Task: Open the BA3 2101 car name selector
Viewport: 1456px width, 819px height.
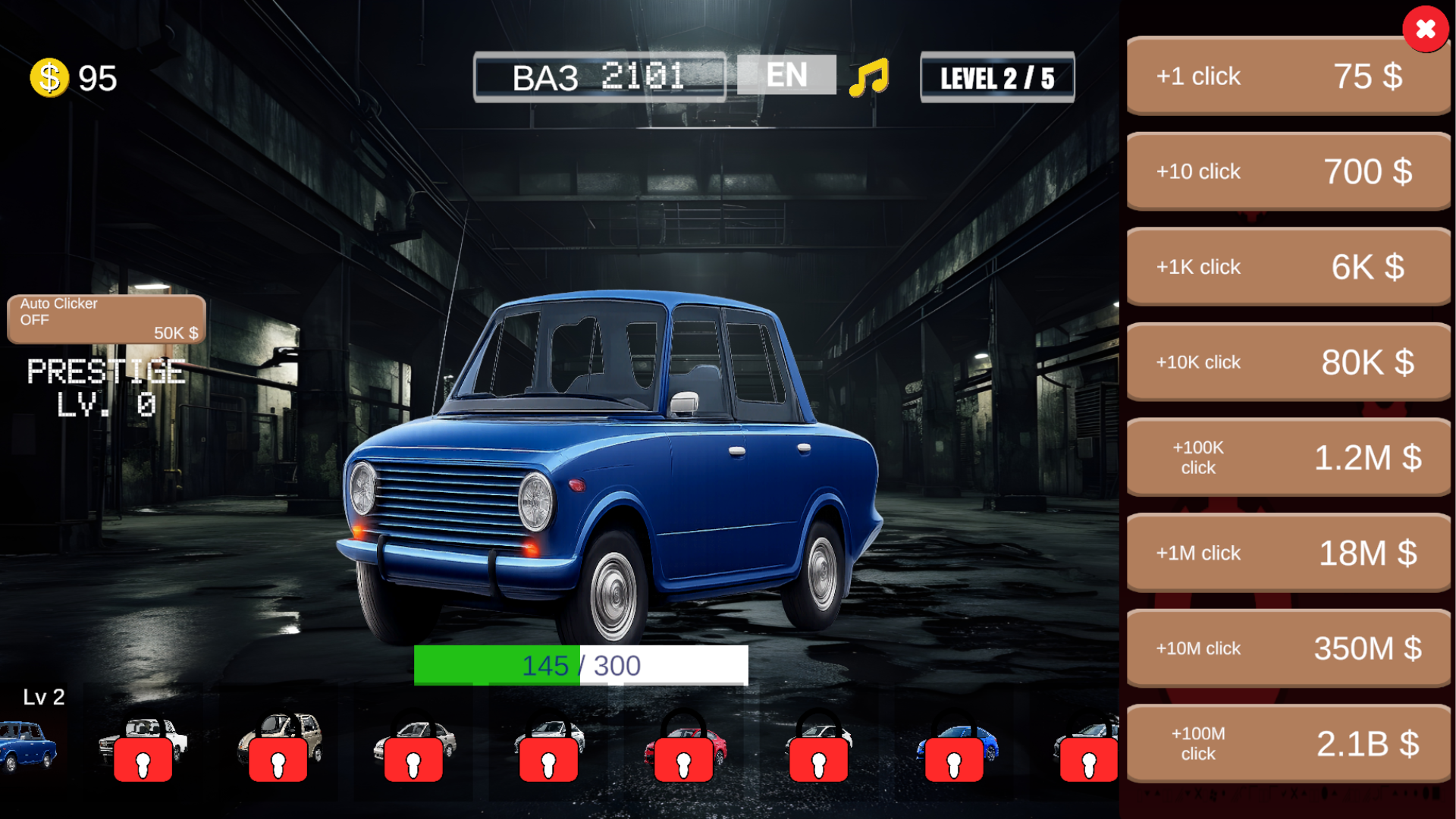Action: click(599, 77)
